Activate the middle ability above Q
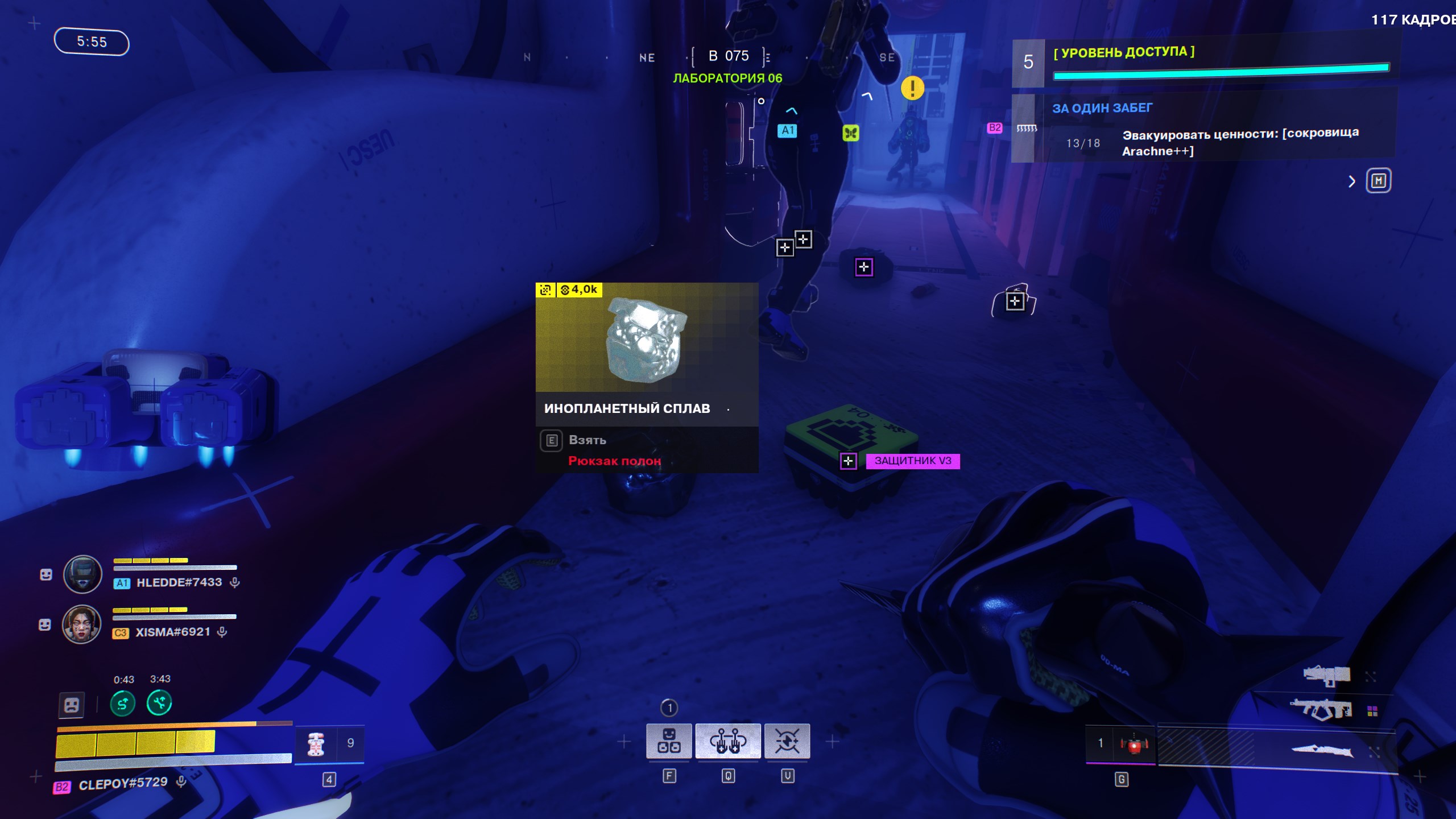The width and height of the screenshot is (1456, 819). (x=728, y=741)
